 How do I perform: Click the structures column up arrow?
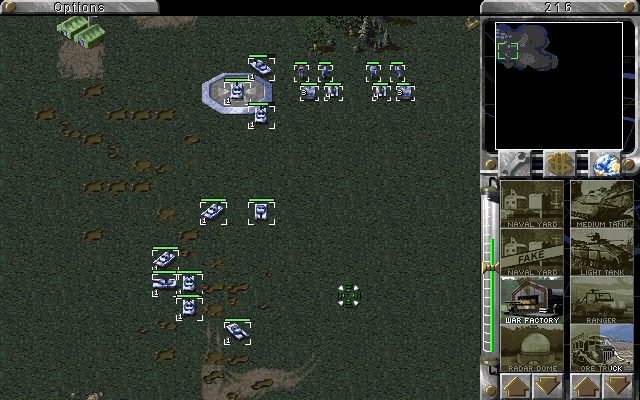tap(516, 386)
